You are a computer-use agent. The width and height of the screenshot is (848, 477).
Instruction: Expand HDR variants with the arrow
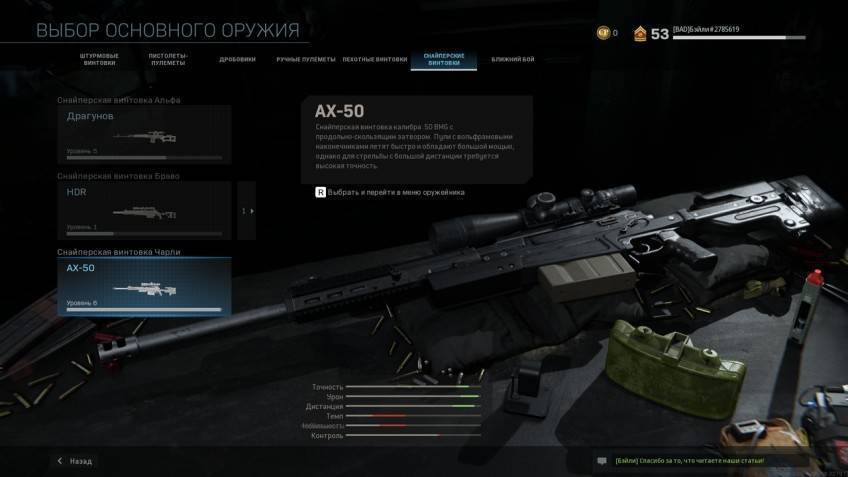point(247,211)
